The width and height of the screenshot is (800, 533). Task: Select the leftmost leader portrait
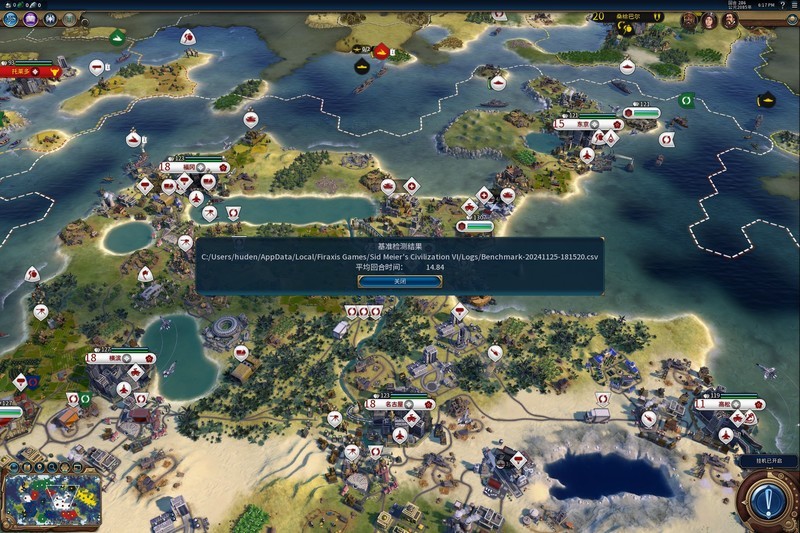pos(690,19)
